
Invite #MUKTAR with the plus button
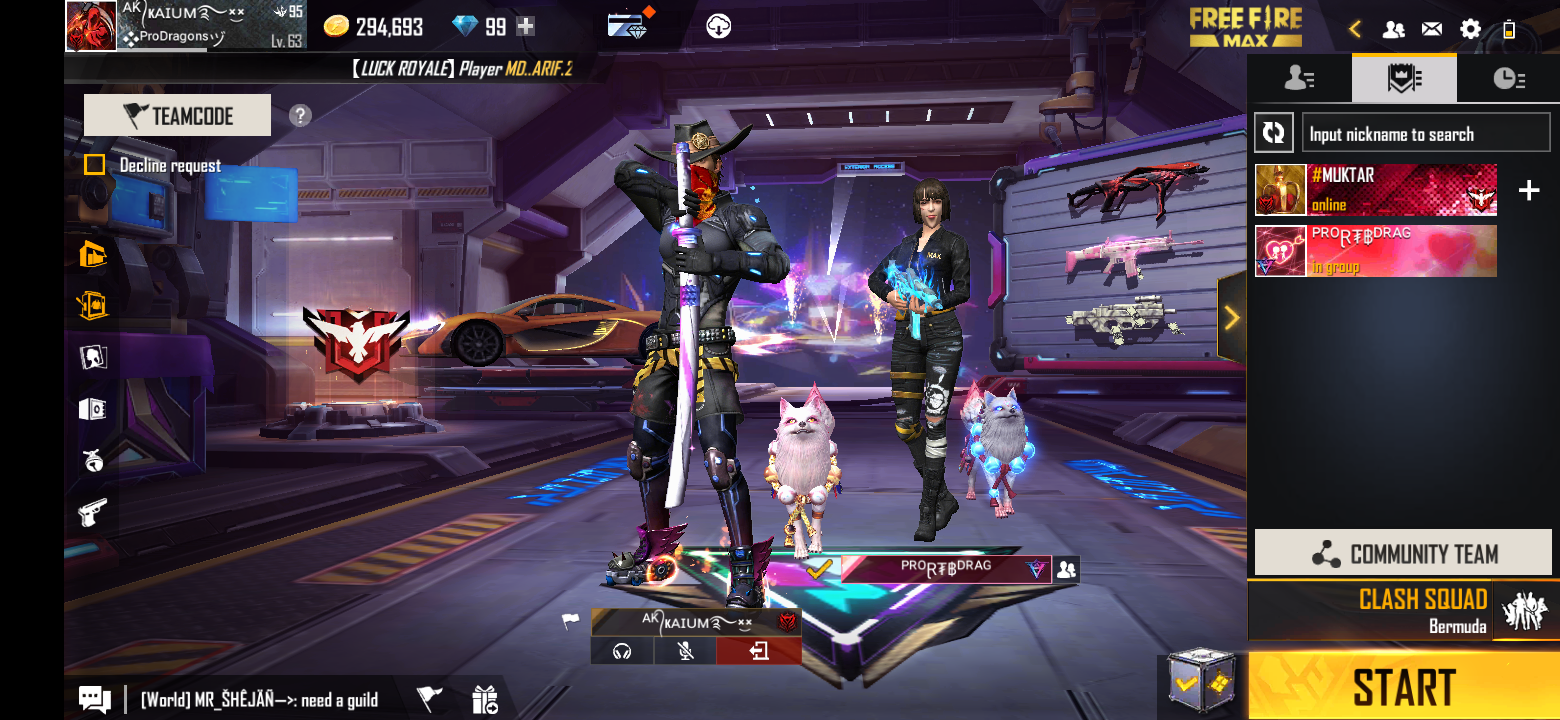[1529, 190]
